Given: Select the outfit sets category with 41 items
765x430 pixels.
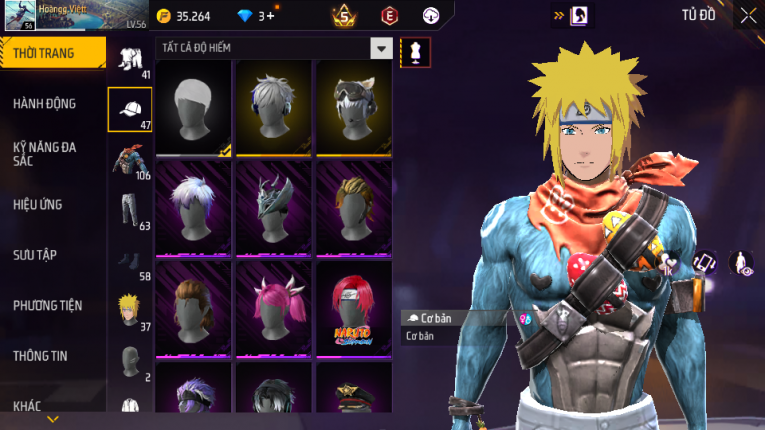Looking at the screenshot, I should (130, 60).
